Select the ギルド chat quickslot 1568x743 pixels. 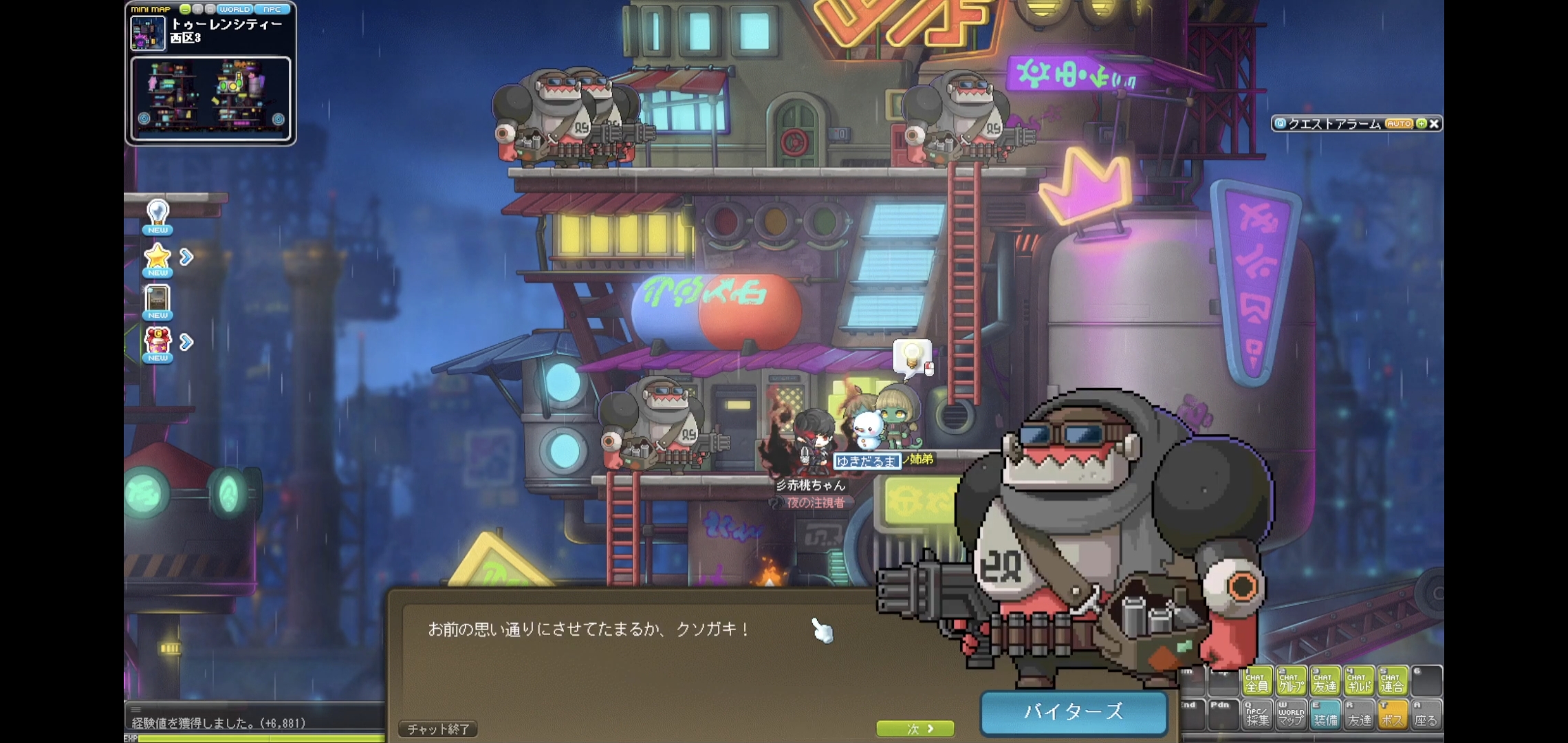pyautogui.click(x=1359, y=680)
